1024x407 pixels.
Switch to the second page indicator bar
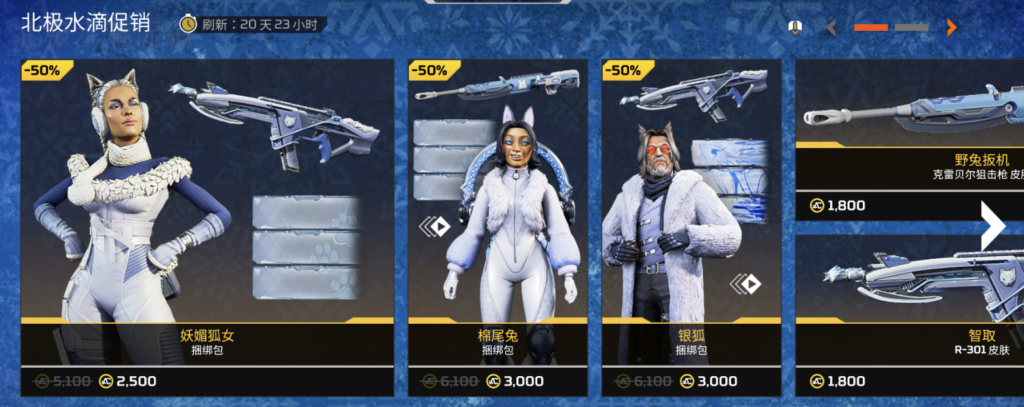tap(912, 28)
